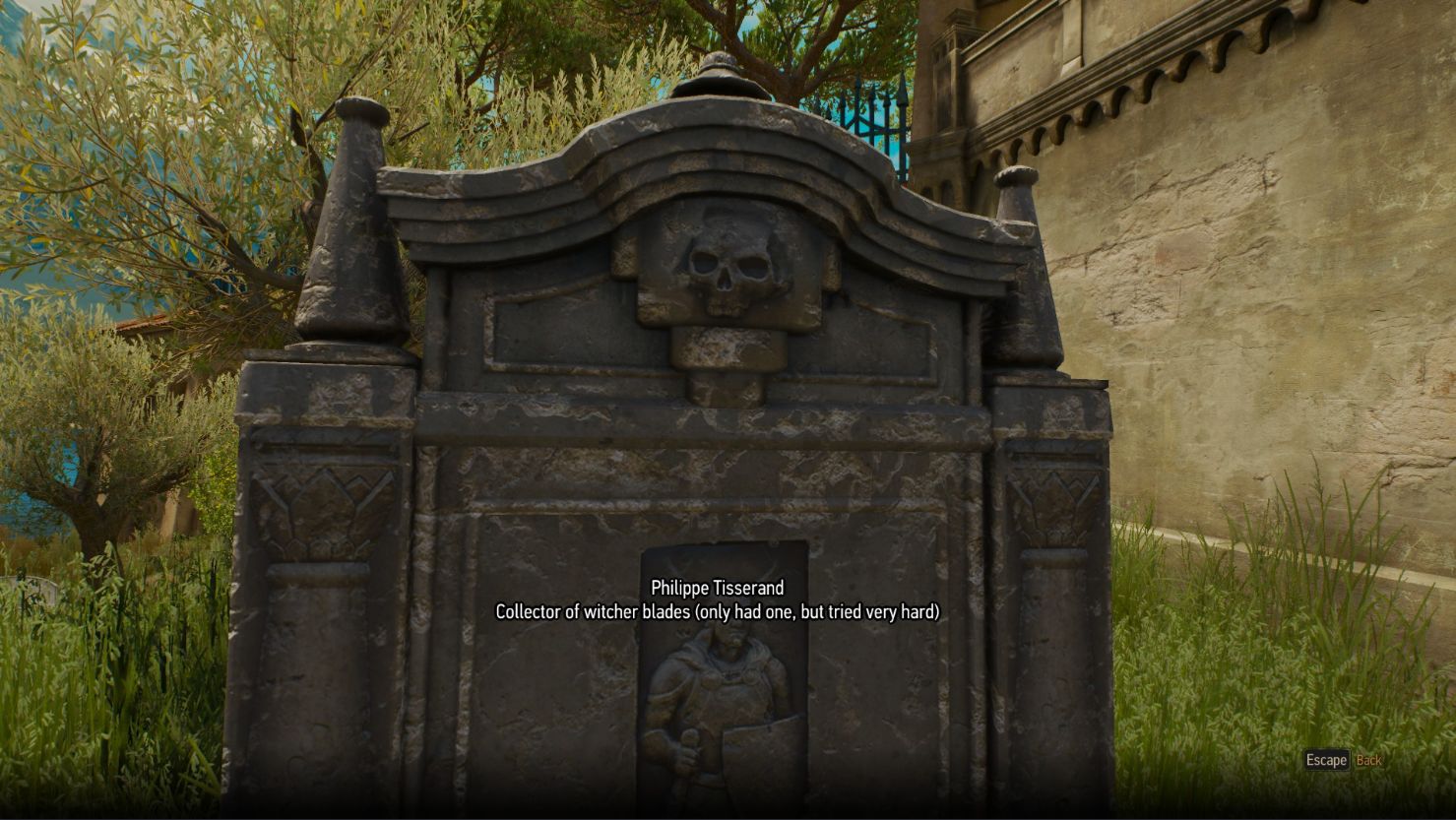Click the right decorative pillar finial
Screen dimensions: 1456x820
(1020, 226)
